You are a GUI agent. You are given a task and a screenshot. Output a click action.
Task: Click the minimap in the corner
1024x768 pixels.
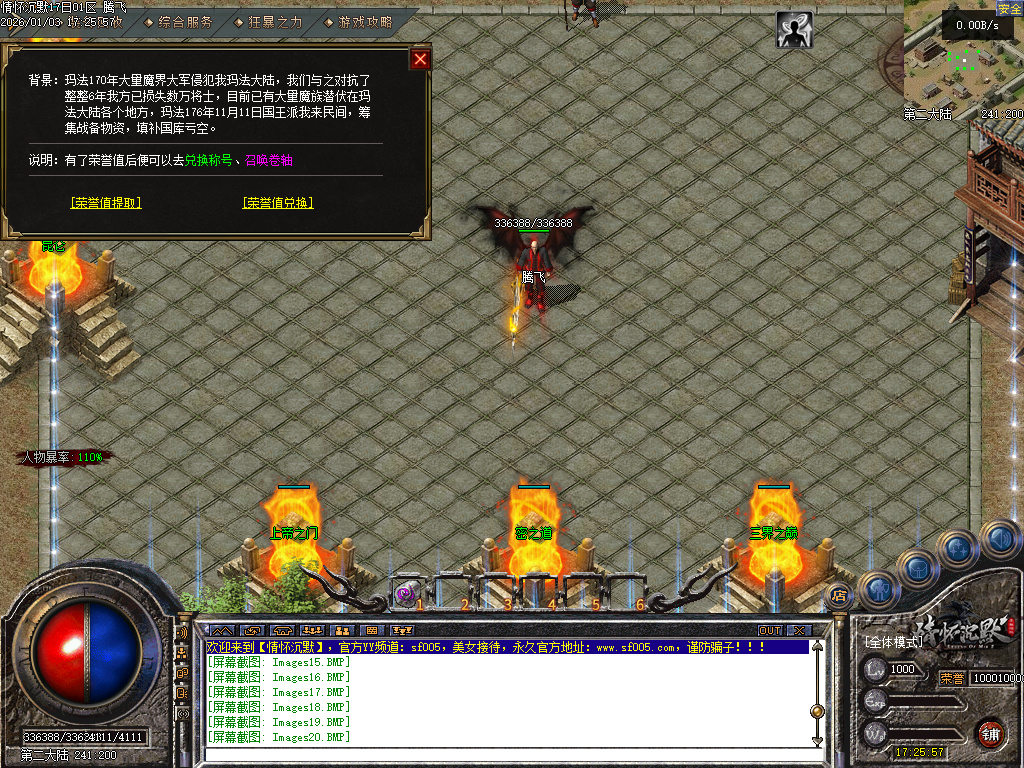[x=957, y=60]
